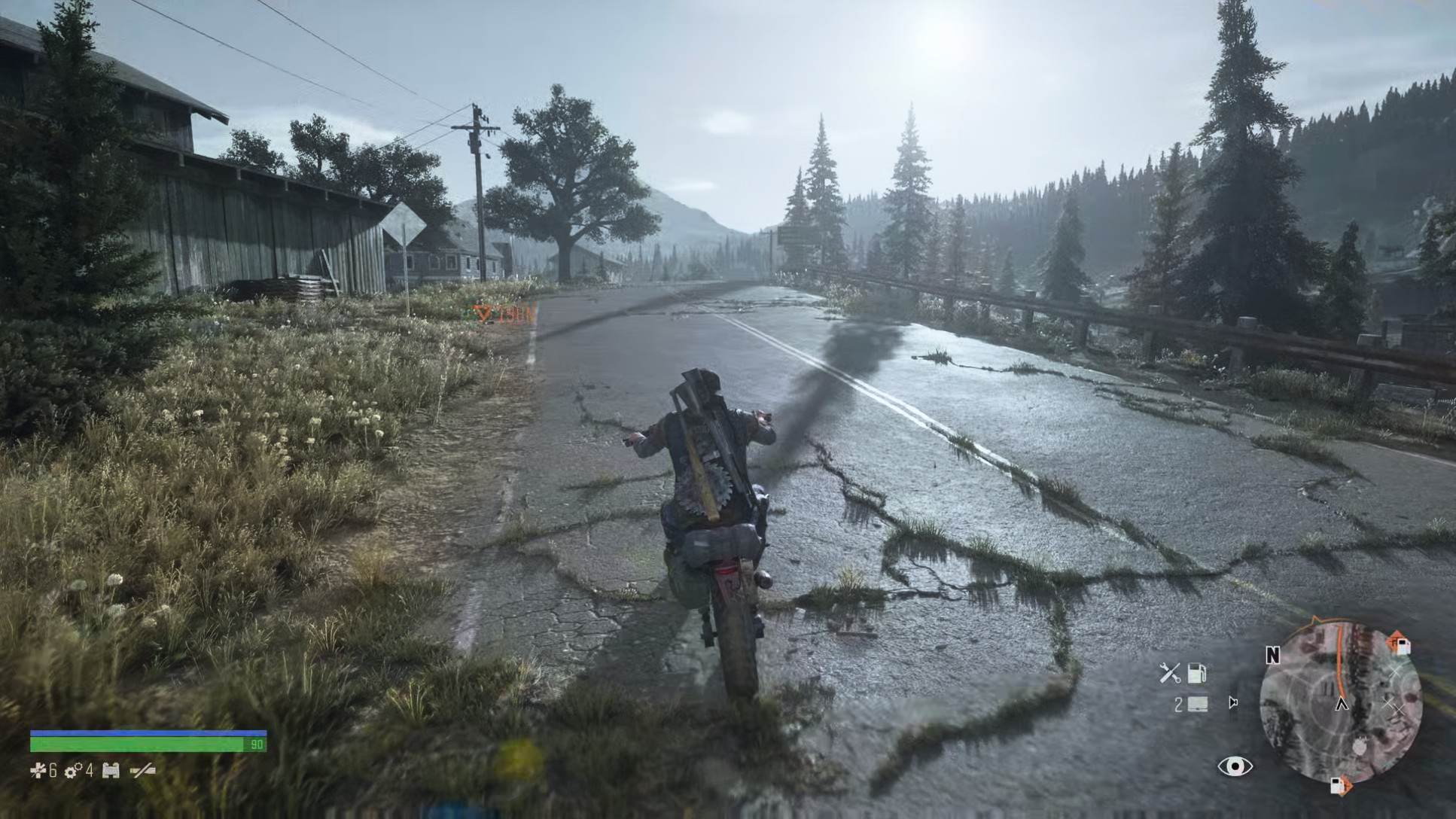Click the bottom fuel marker on minimap
The height and width of the screenshot is (819, 1456).
[x=1342, y=786]
